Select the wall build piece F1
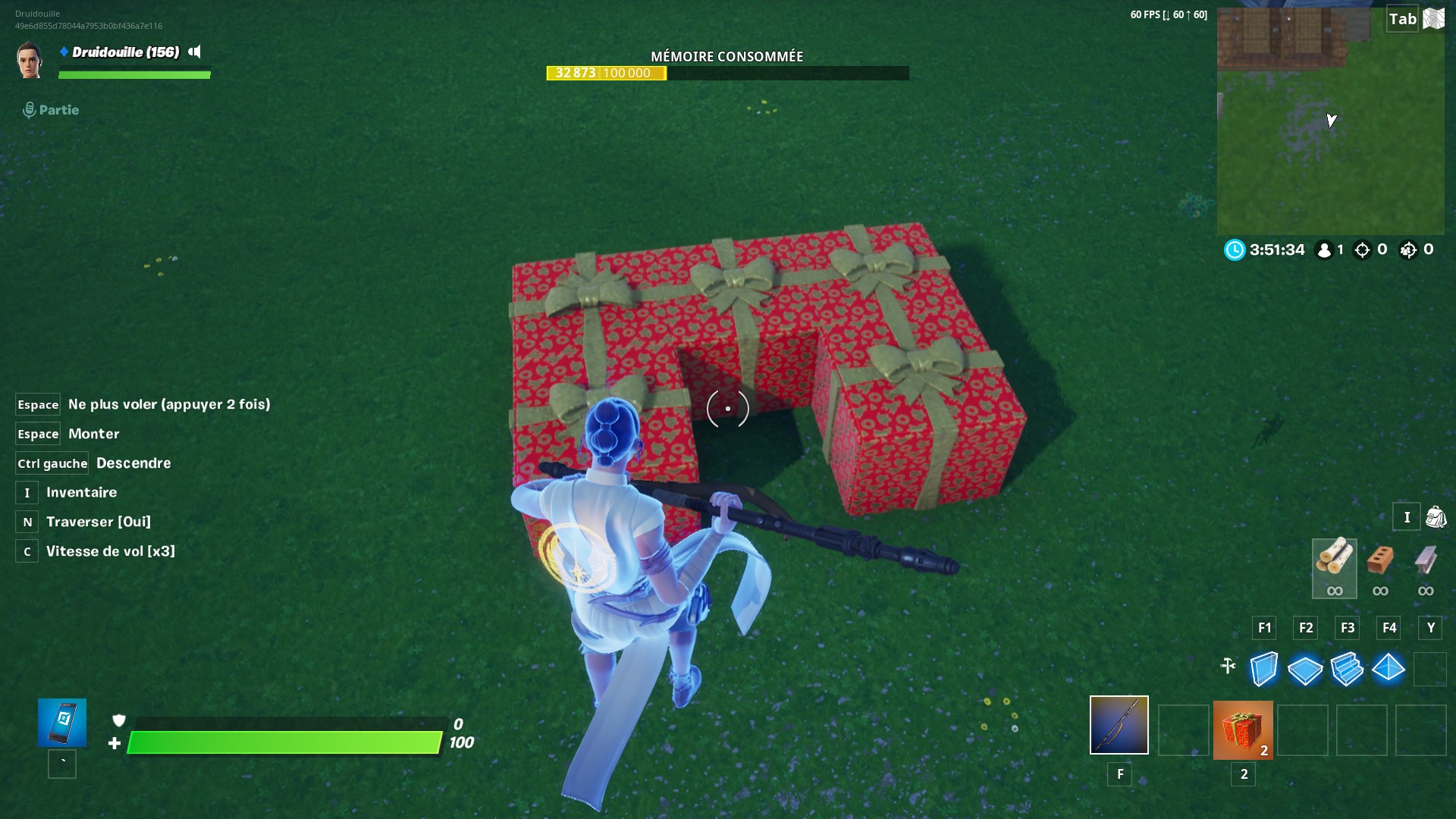The height and width of the screenshot is (819, 1456). pos(1263,670)
